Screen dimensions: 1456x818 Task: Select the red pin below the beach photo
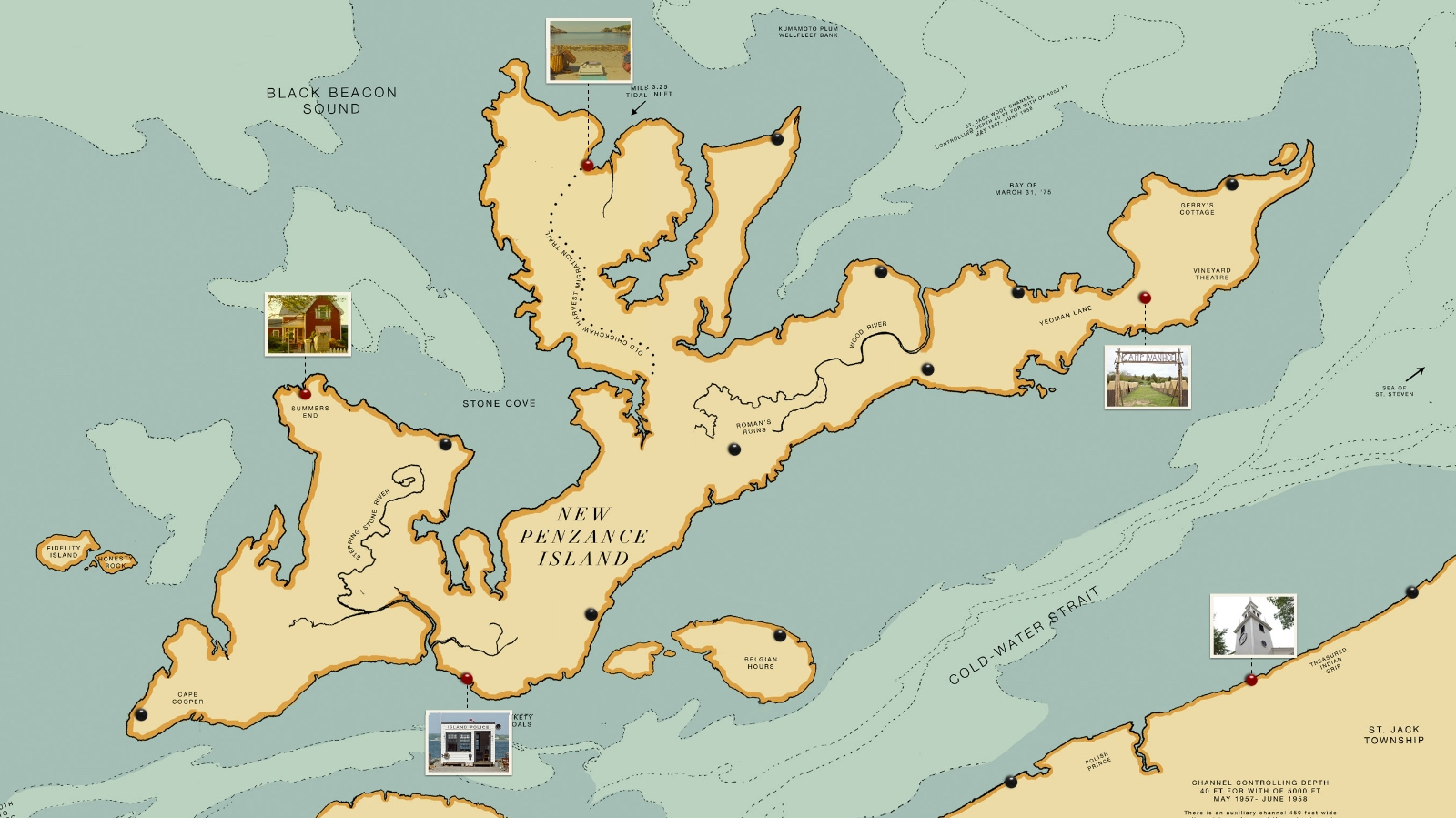(x=588, y=166)
